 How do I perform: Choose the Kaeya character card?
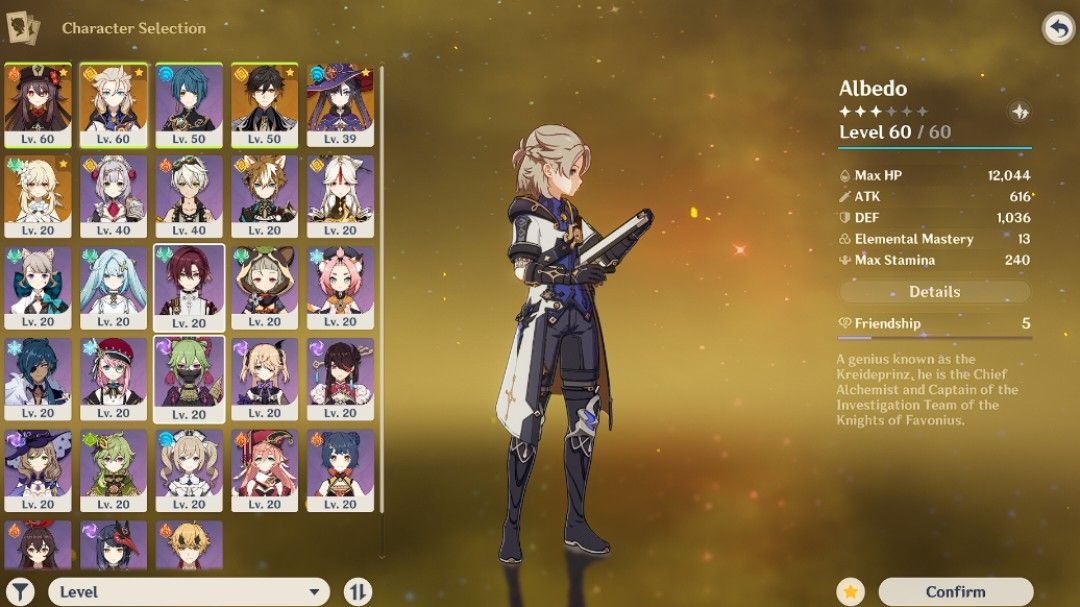point(38,379)
